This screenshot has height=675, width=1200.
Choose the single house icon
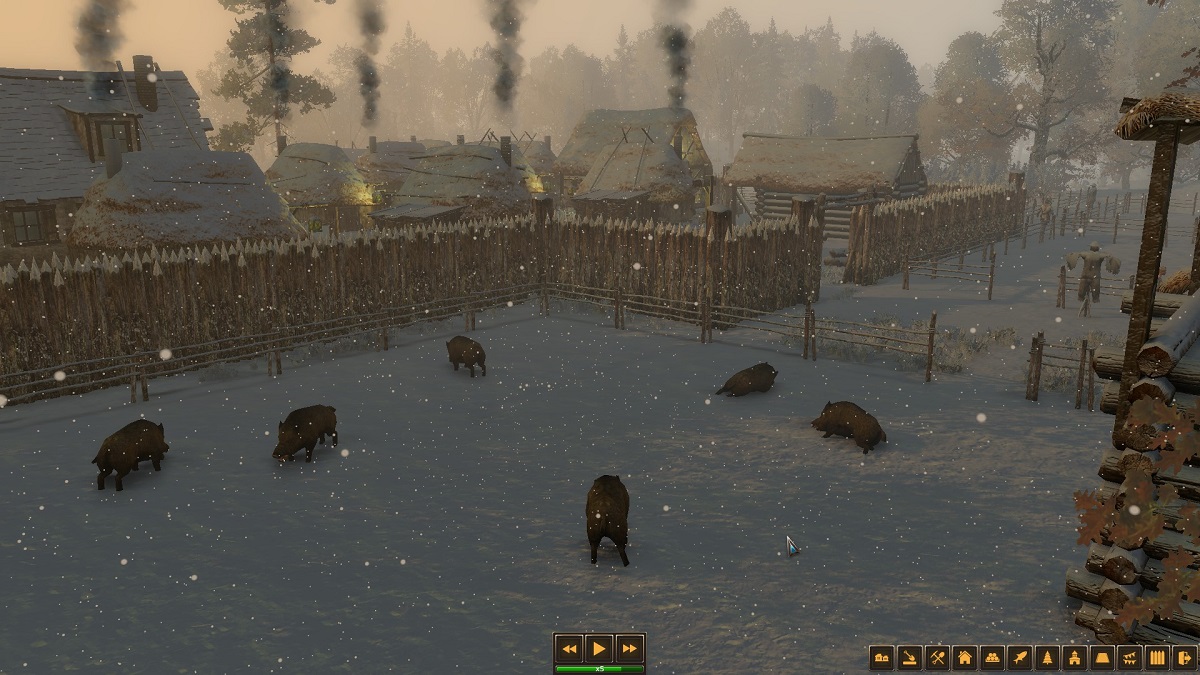pos(964,657)
